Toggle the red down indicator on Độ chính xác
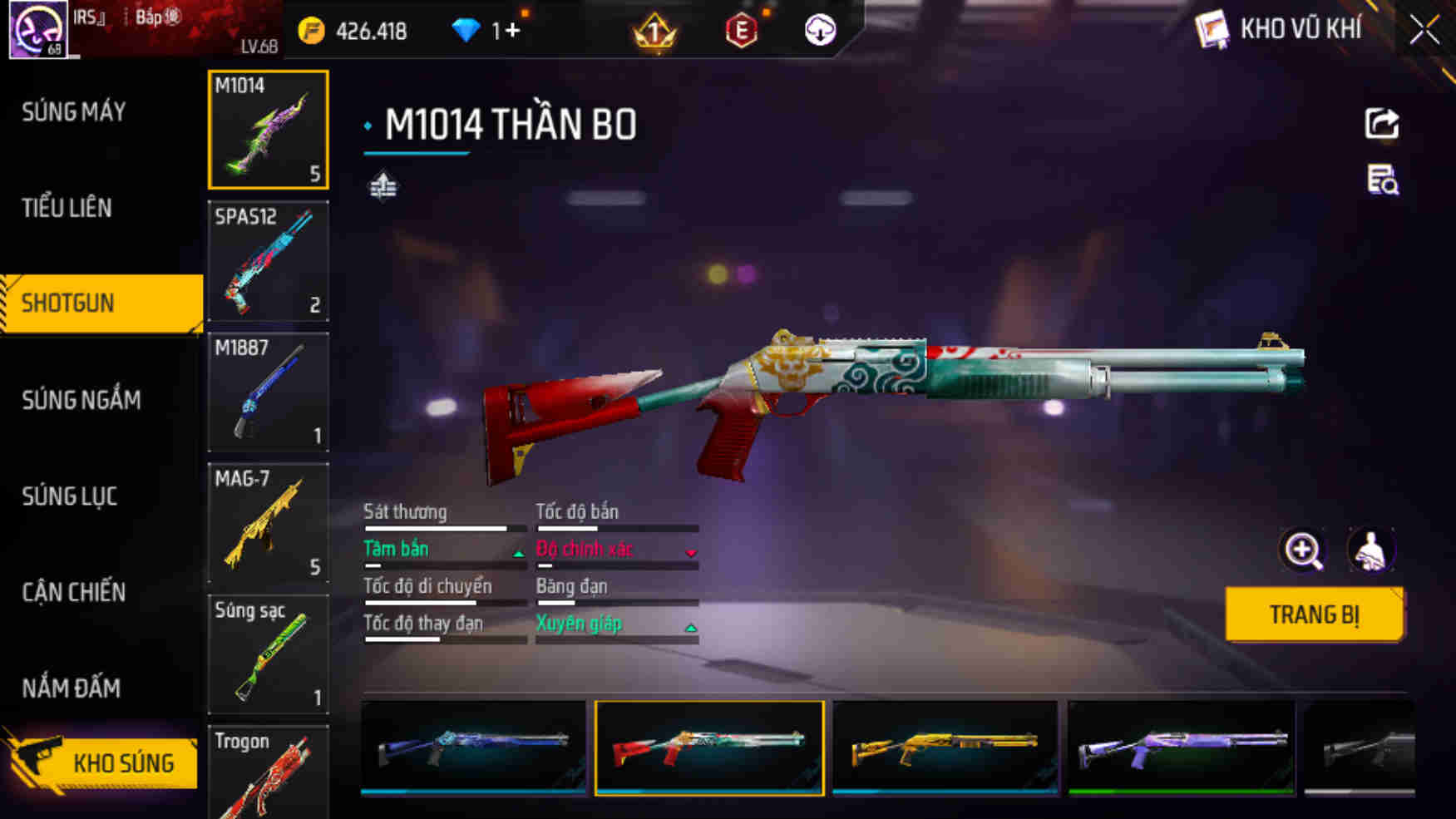 691,552
